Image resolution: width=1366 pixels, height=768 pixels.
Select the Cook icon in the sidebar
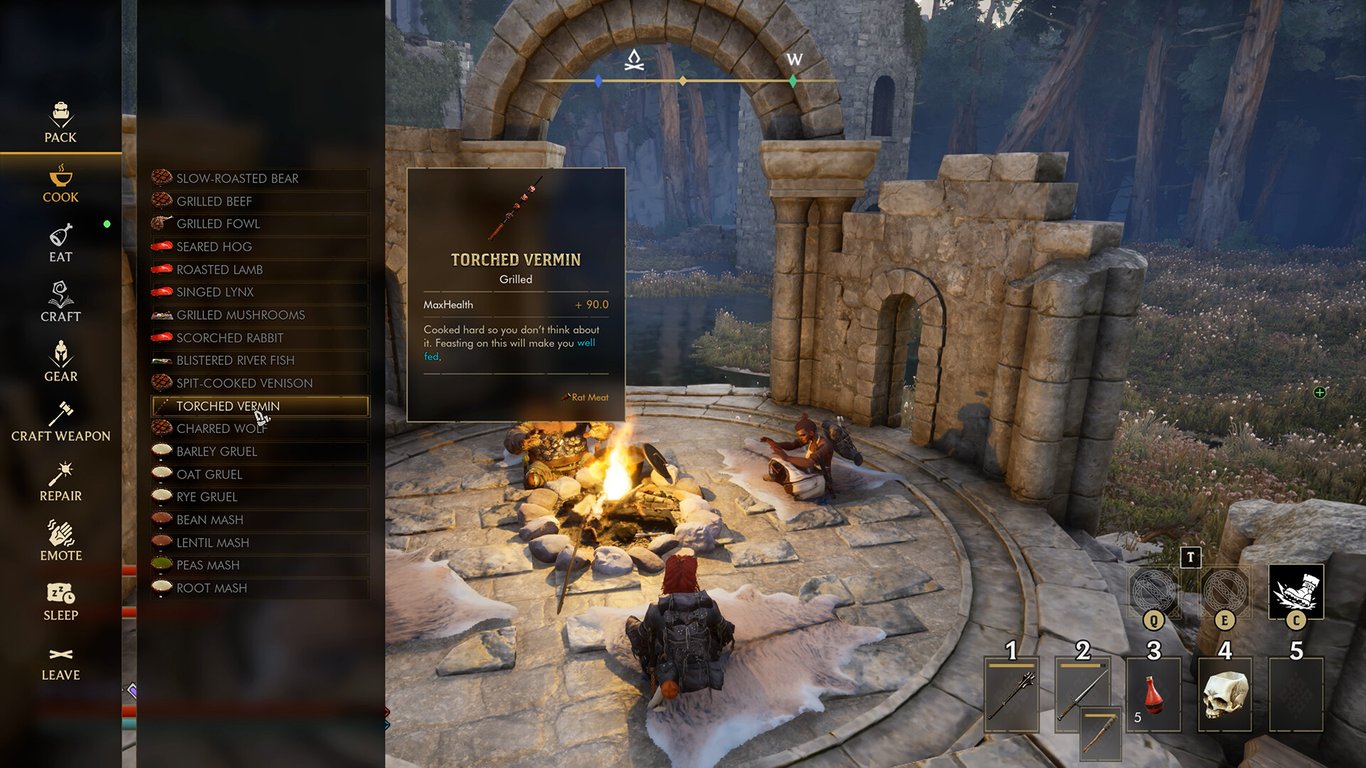click(x=60, y=183)
